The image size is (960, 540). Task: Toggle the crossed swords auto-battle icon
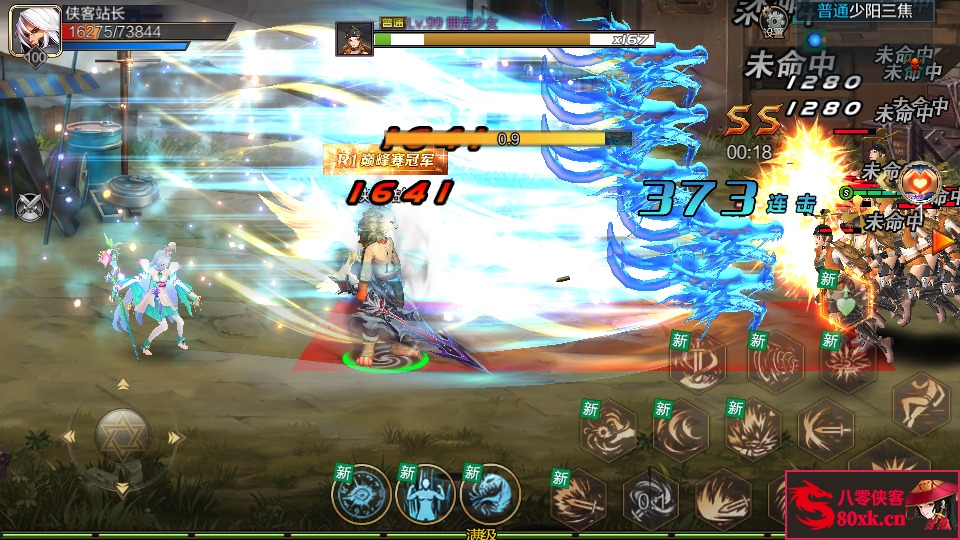click(31, 205)
